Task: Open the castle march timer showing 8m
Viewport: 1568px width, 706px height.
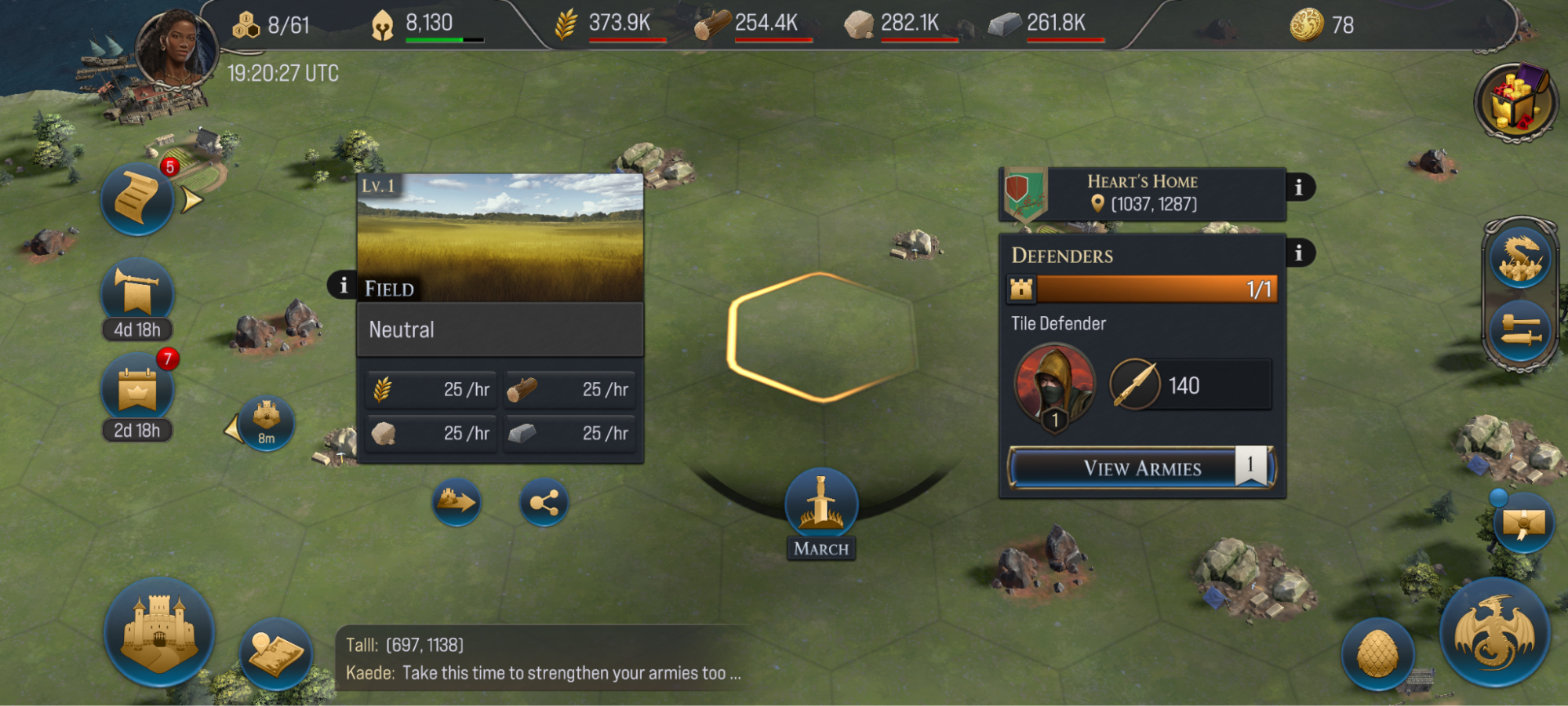Action: click(266, 422)
